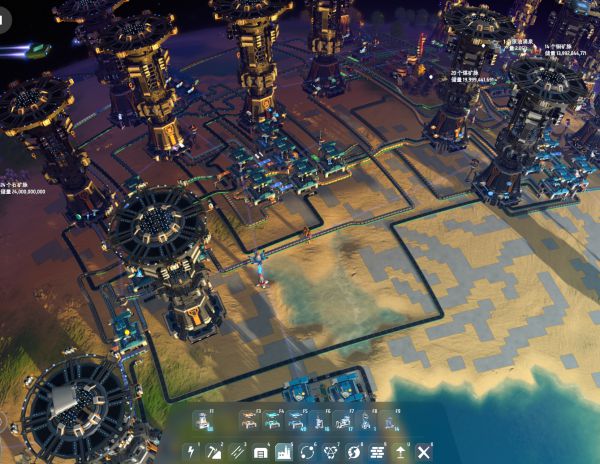Image resolution: width=600 pixels, height=464 pixels.
Task: Open the three-hexagon build category
Action: pos(331,452)
